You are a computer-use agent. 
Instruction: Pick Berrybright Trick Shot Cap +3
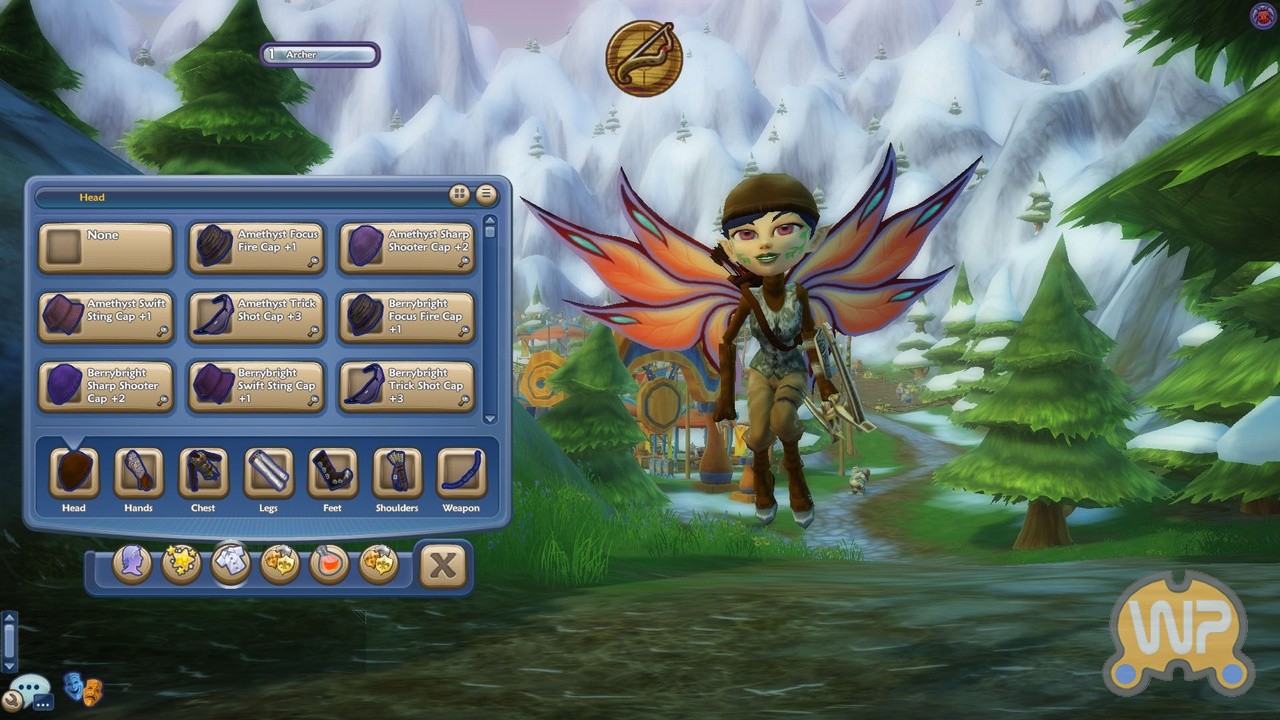[x=407, y=386]
